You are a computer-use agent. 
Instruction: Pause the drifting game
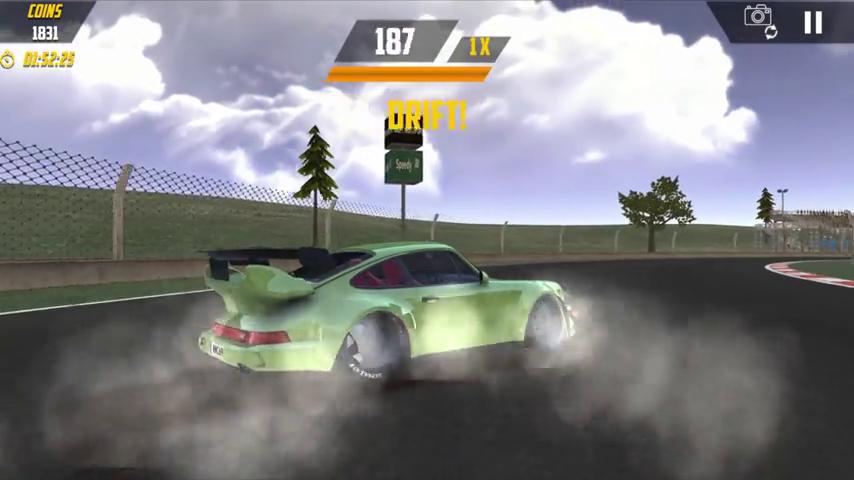[813, 22]
